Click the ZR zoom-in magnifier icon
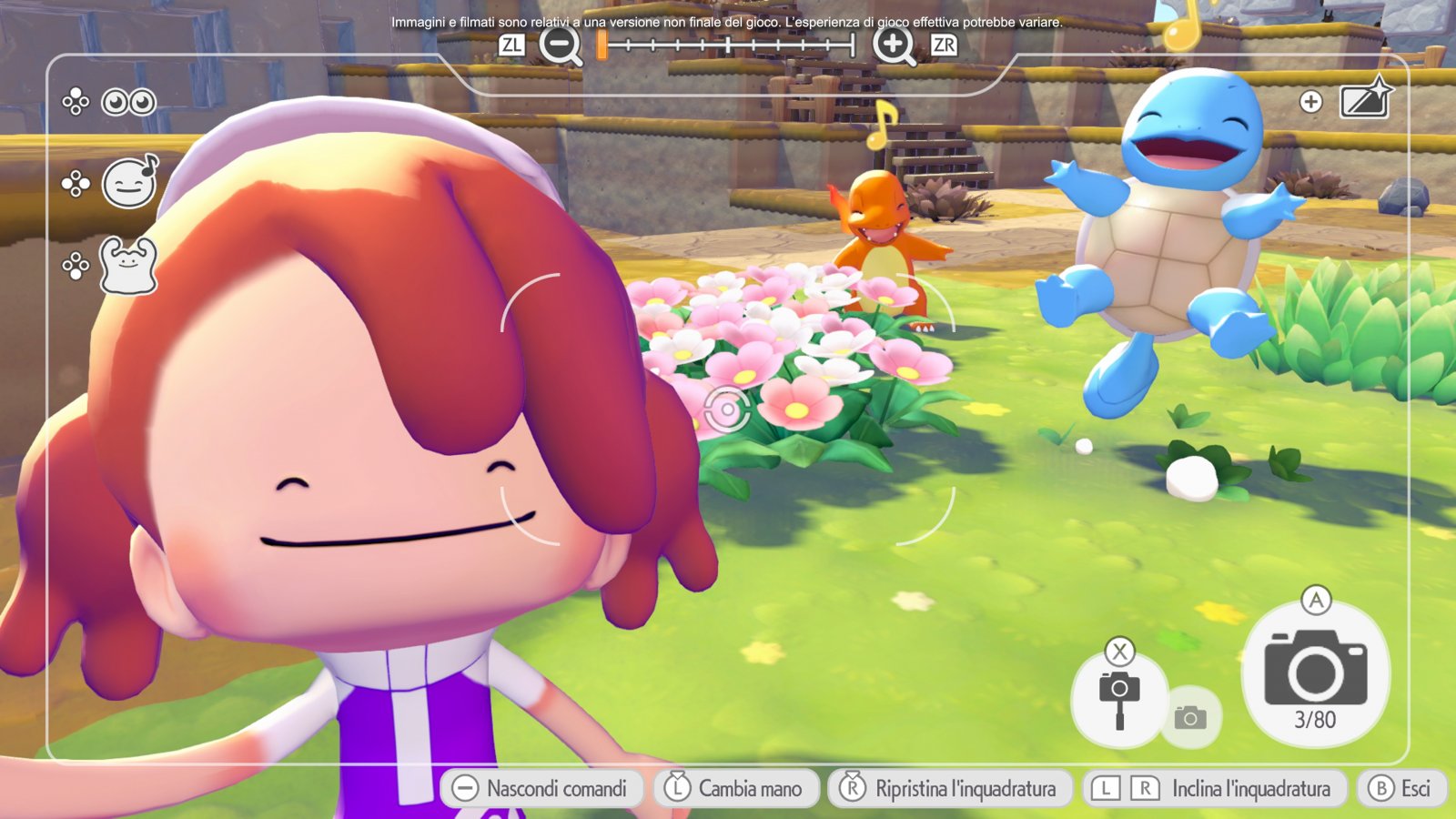The height and width of the screenshot is (819, 1456). point(895,43)
